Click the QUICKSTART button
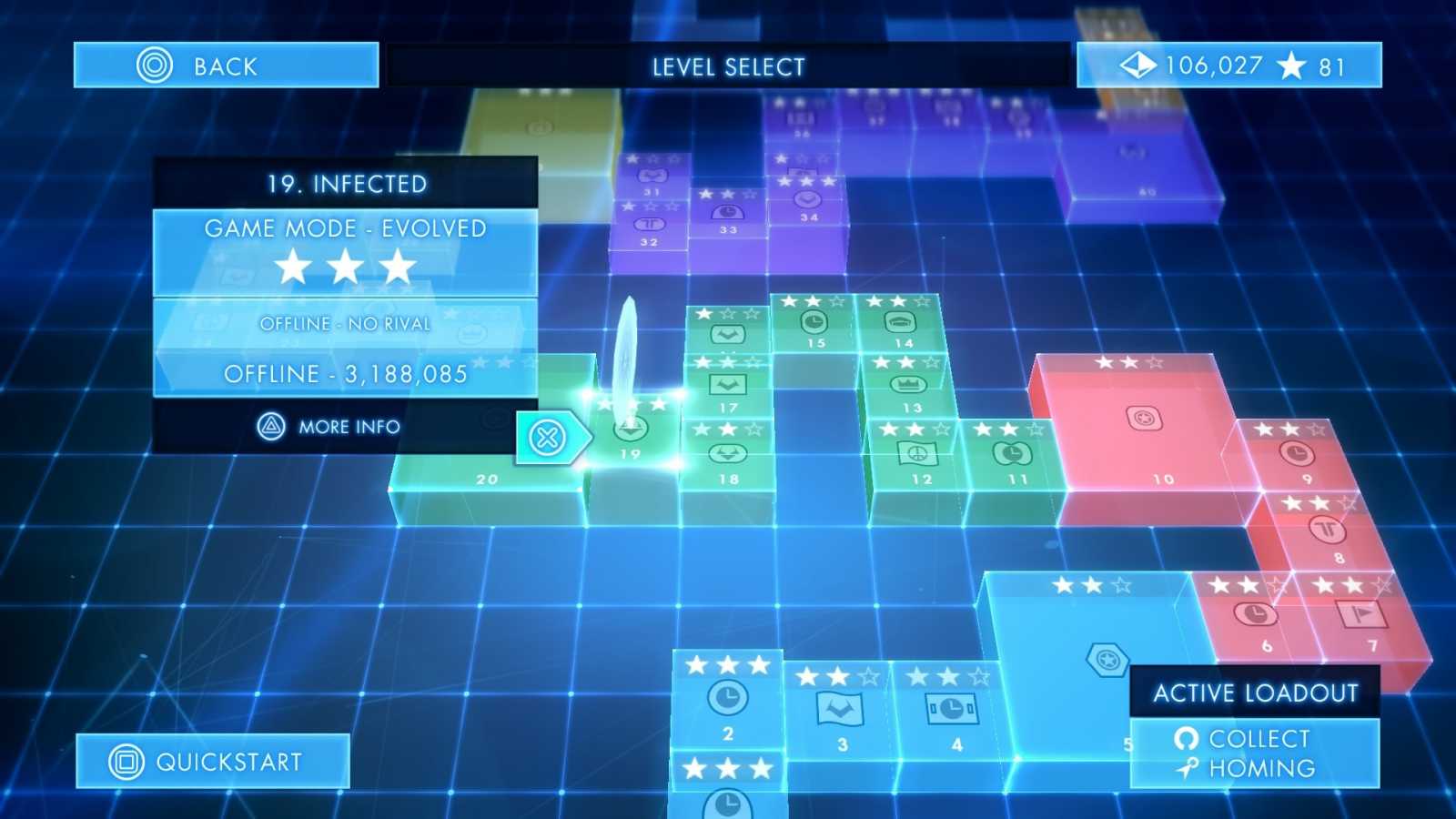Screen dimensions: 1456x819 [x=209, y=761]
